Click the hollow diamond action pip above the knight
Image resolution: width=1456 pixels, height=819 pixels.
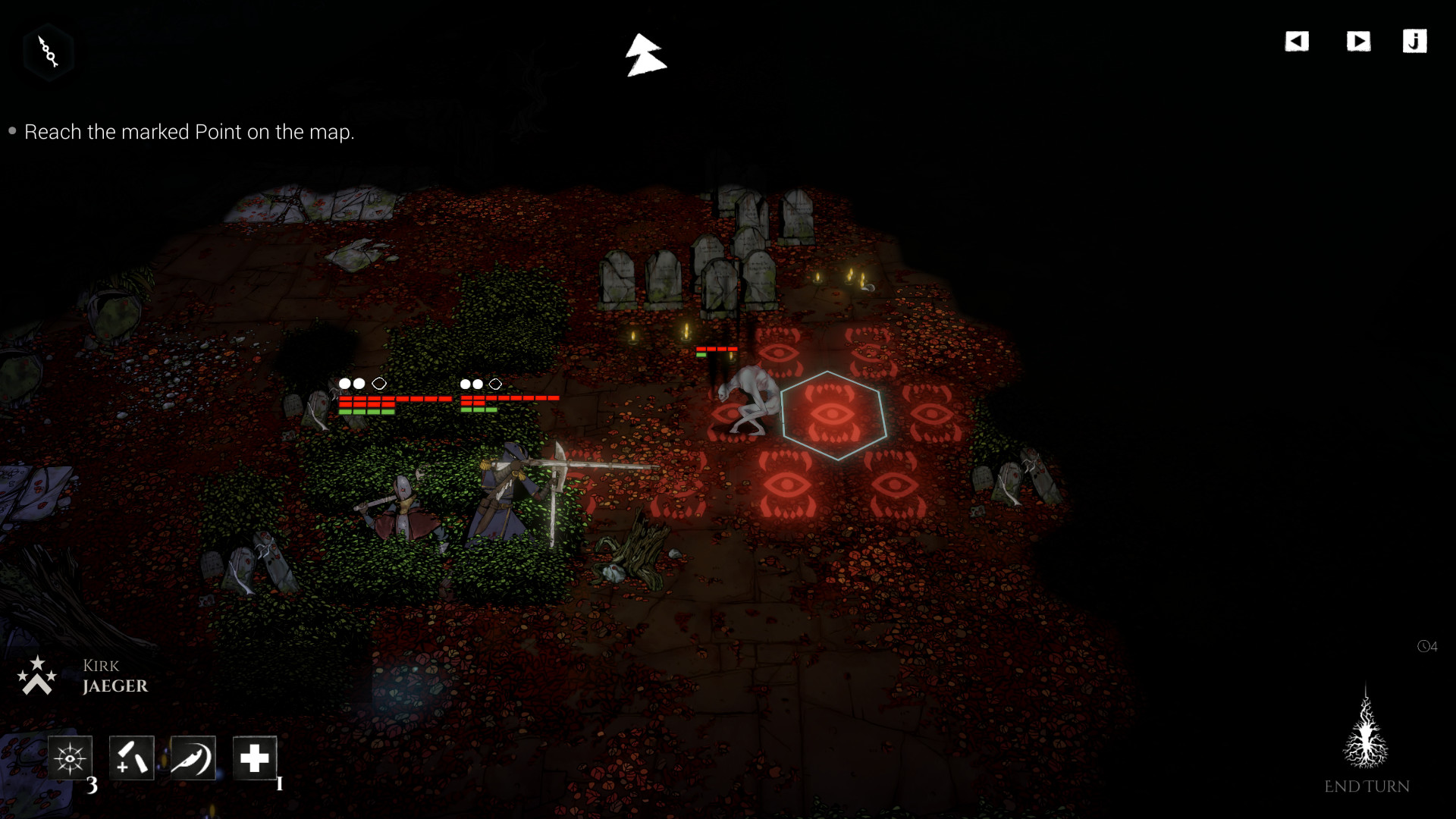click(379, 384)
